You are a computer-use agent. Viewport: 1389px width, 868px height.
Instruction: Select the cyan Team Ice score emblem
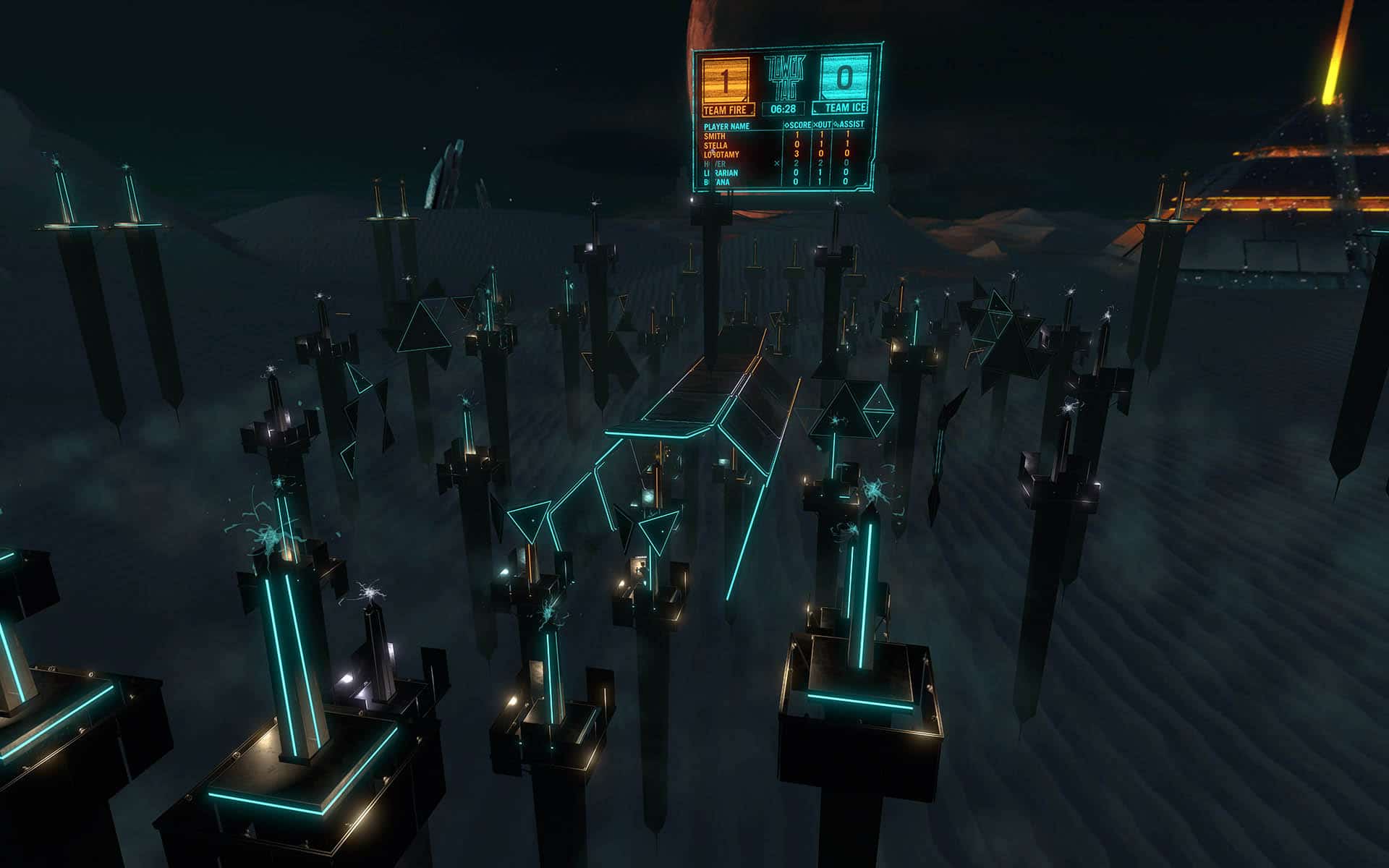845,78
